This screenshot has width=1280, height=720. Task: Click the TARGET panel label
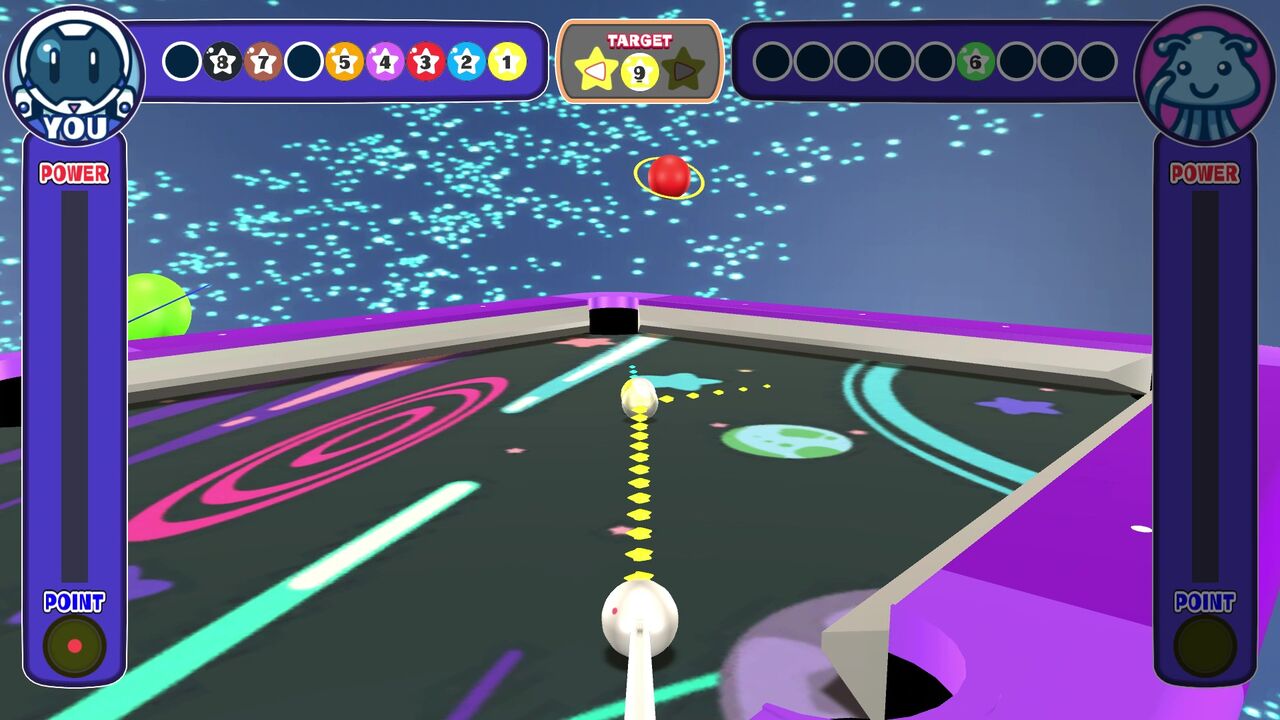pos(641,42)
